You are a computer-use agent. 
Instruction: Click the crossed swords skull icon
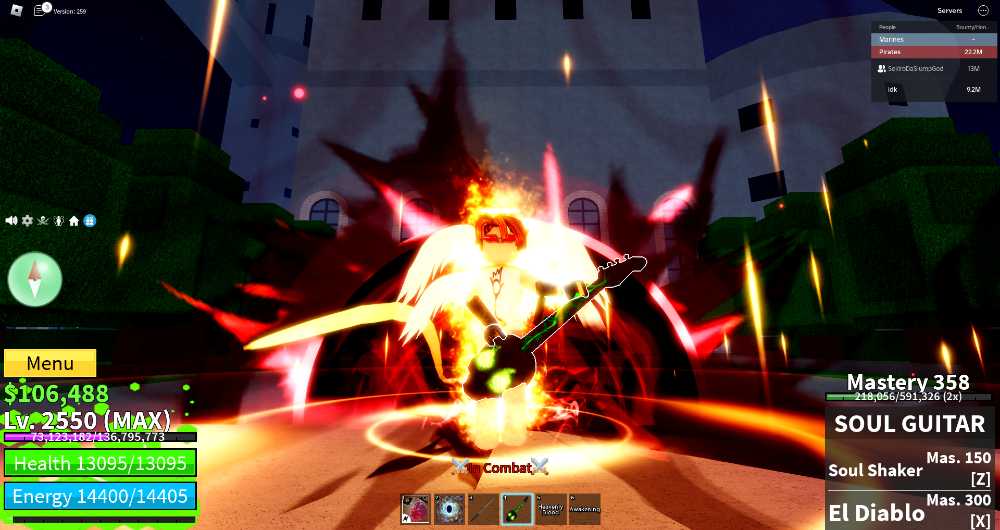tap(43, 220)
